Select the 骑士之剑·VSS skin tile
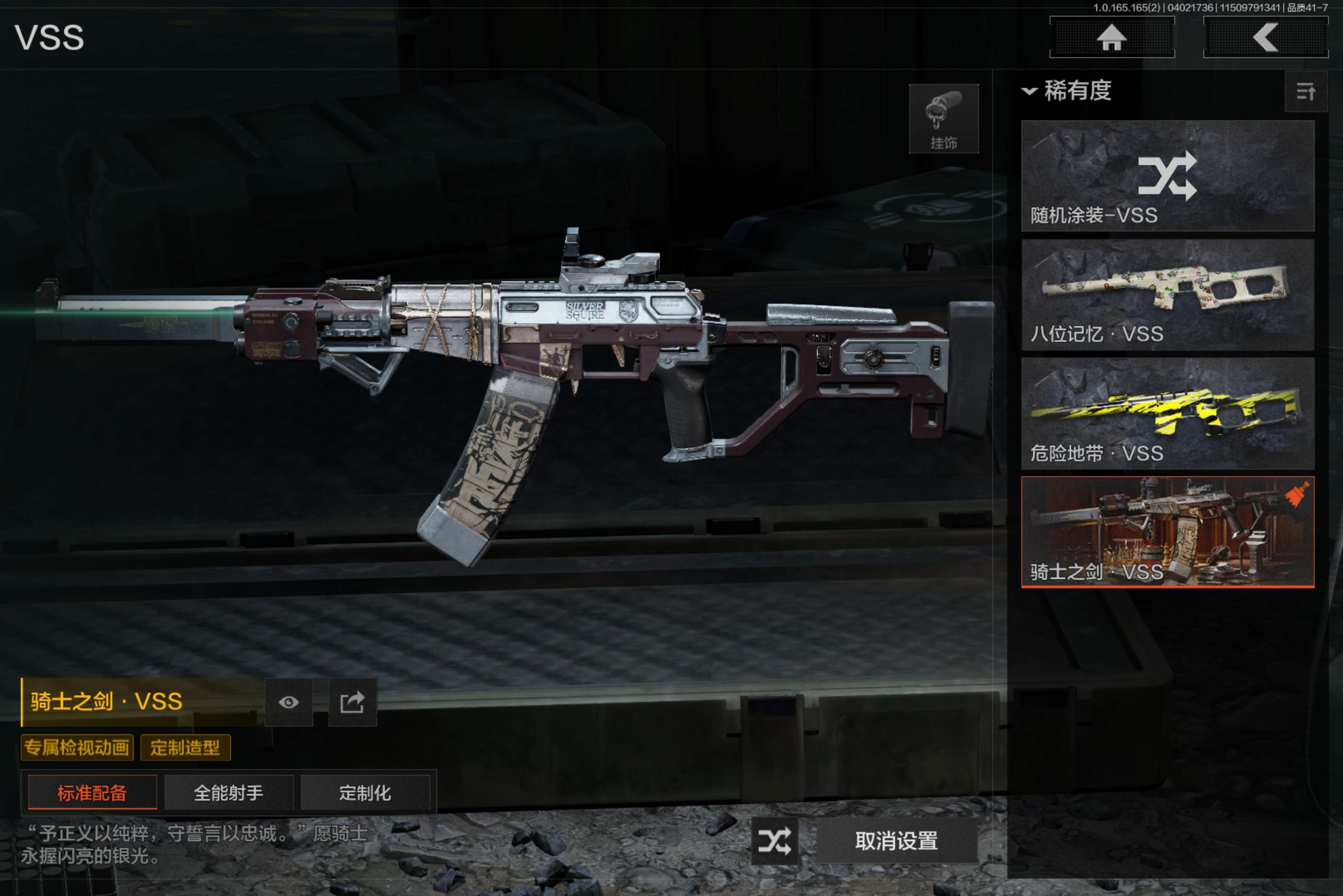 point(1167,532)
